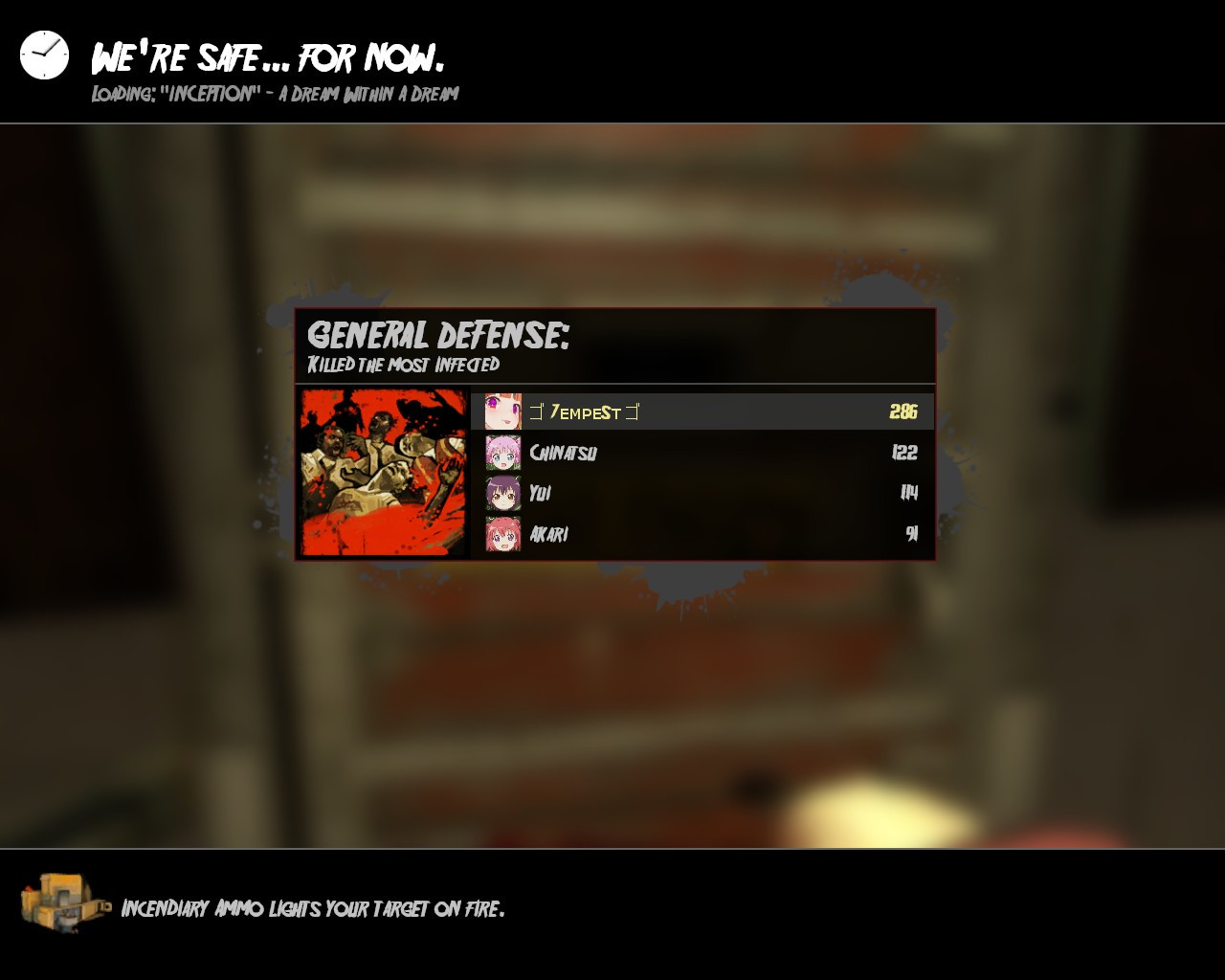Screen dimensions: 1225x980
Task: Open the Inception campaign loading entry
Action: pos(275,94)
